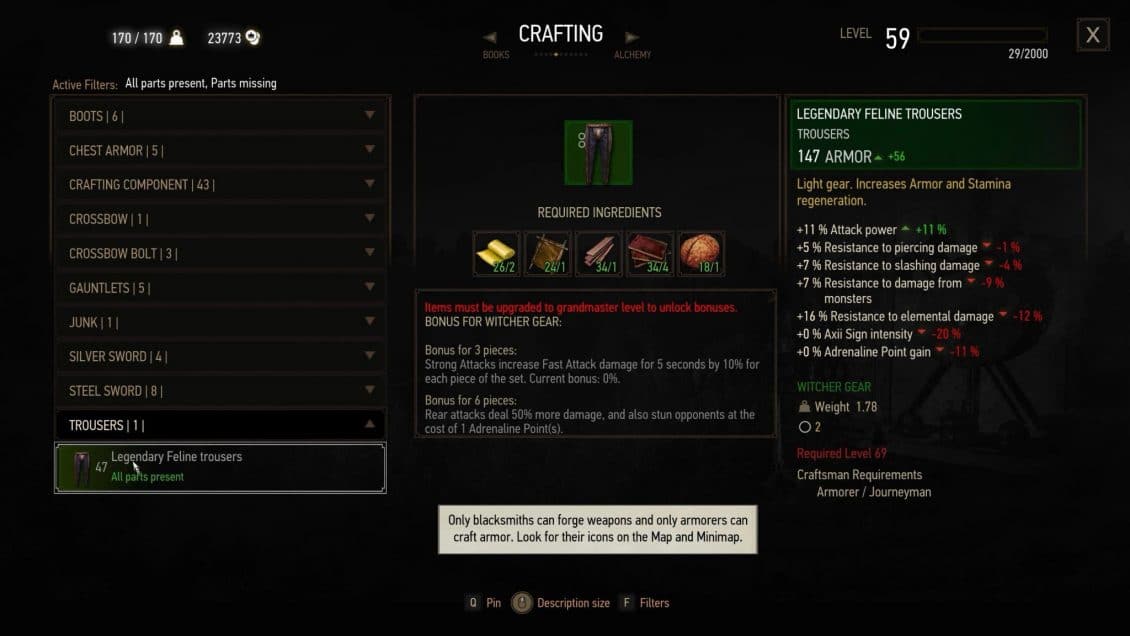Screen dimensions: 1130x636
Task: Select the Legendary Feline trousers recipe
Action: click(x=220, y=467)
